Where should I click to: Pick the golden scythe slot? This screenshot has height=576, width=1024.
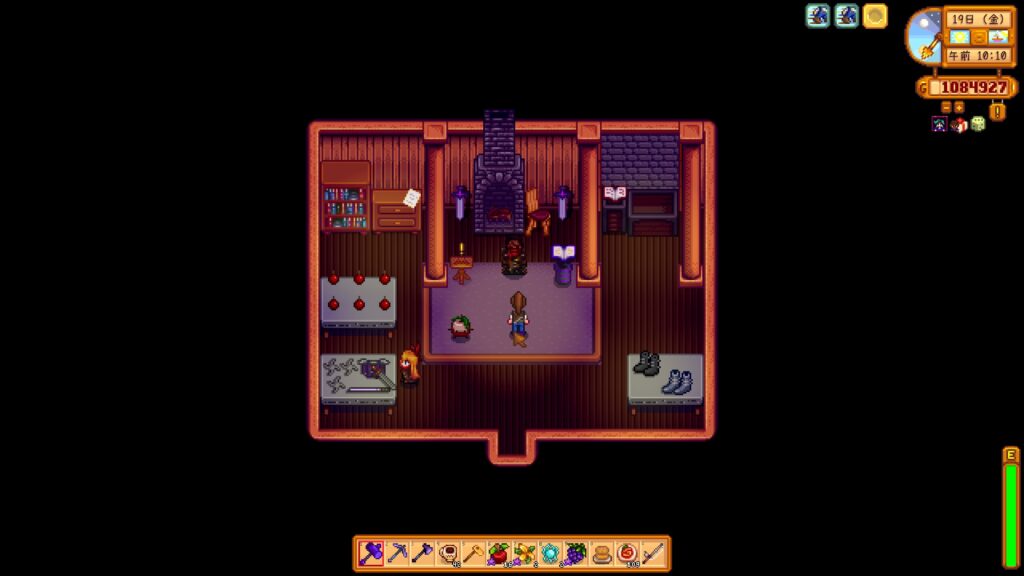point(473,553)
